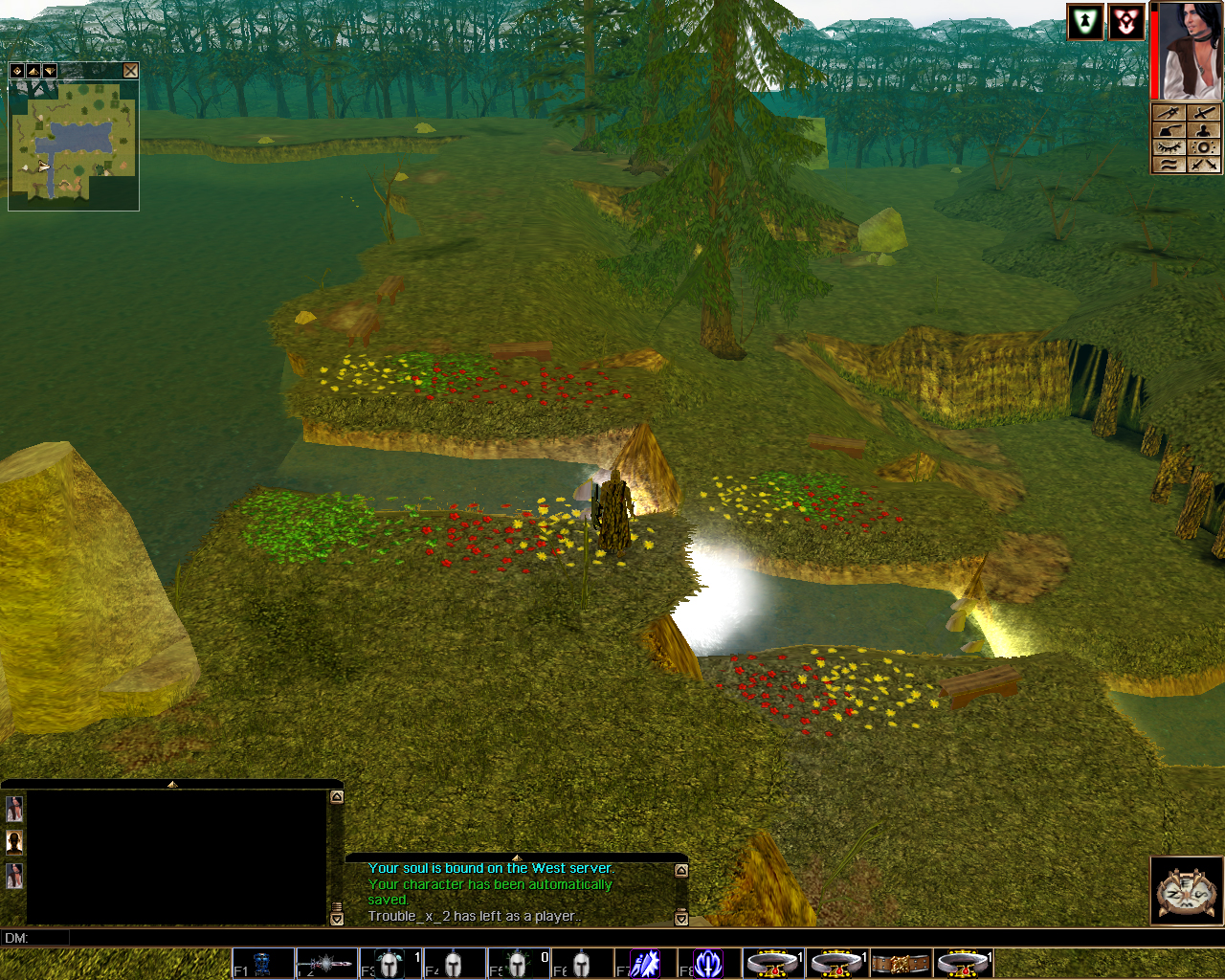Click the minimap's downward pyramid button
Viewport: 1225px width, 980px height.
click(49, 71)
